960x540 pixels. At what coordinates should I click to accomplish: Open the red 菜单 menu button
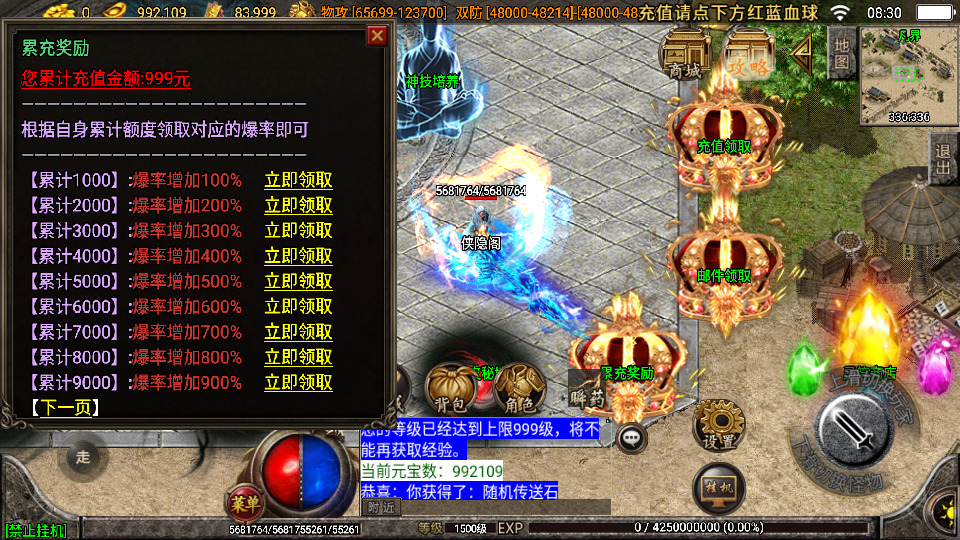tap(242, 501)
